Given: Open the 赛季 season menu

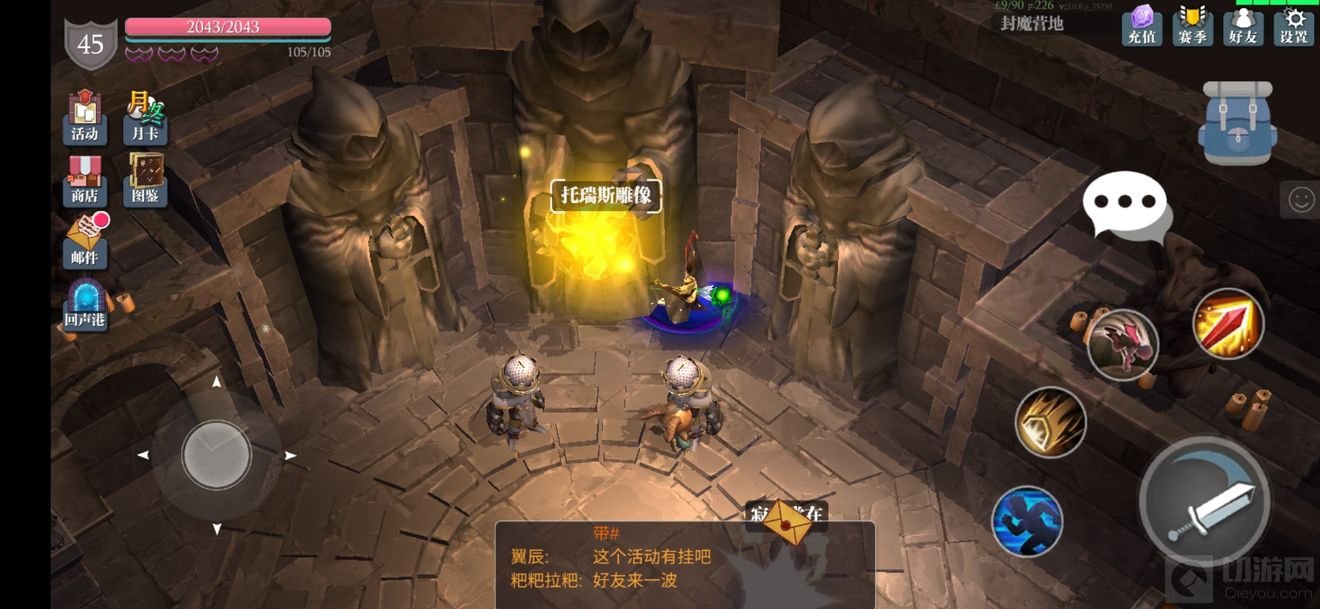Looking at the screenshot, I should [x=1192, y=25].
